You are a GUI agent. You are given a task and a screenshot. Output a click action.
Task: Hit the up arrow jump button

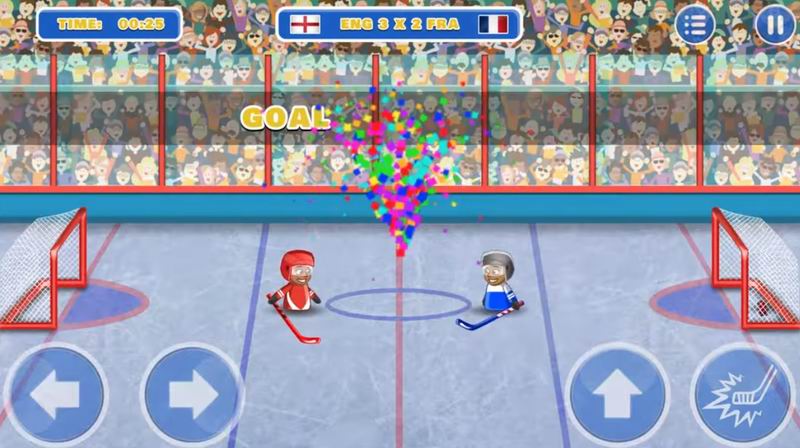coord(617,397)
